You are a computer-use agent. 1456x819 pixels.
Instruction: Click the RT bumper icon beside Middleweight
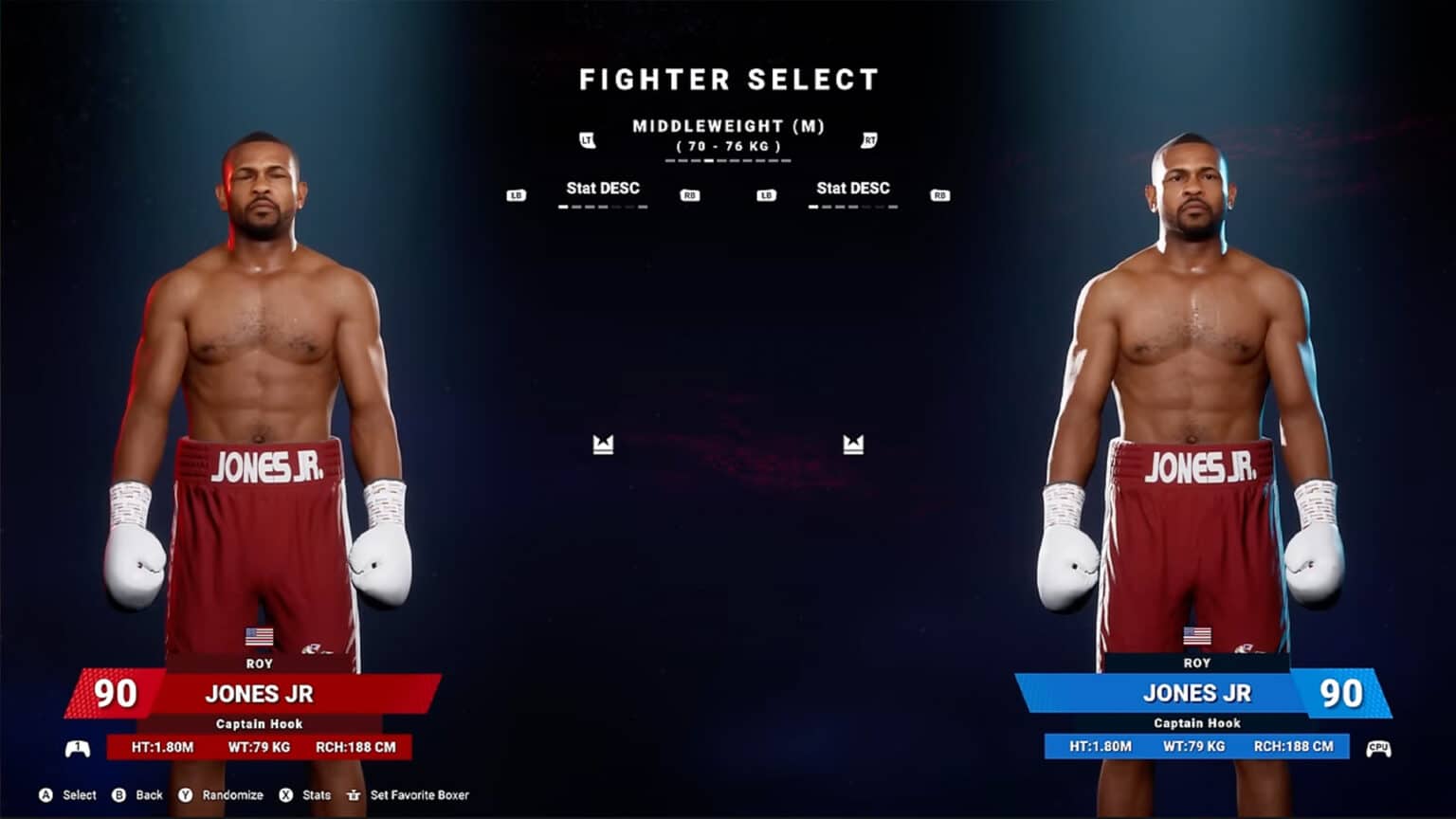(x=868, y=138)
